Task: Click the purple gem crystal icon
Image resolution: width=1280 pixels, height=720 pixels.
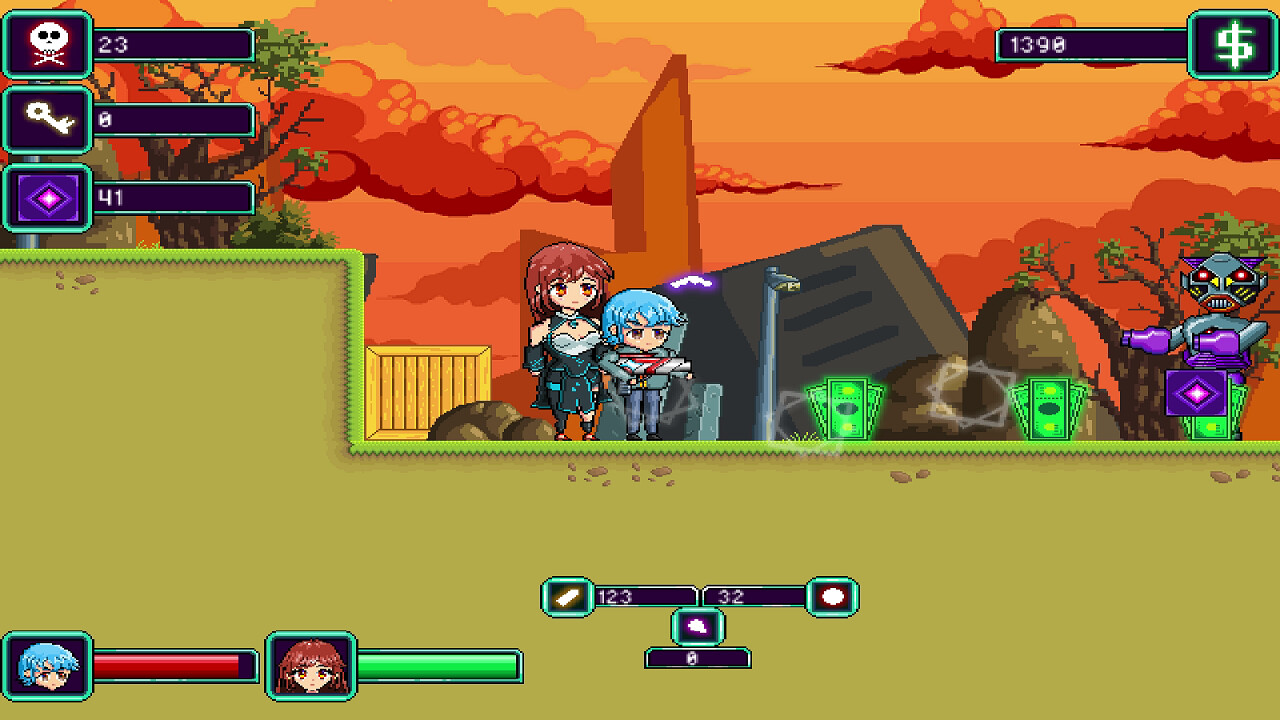Action: click(47, 196)
